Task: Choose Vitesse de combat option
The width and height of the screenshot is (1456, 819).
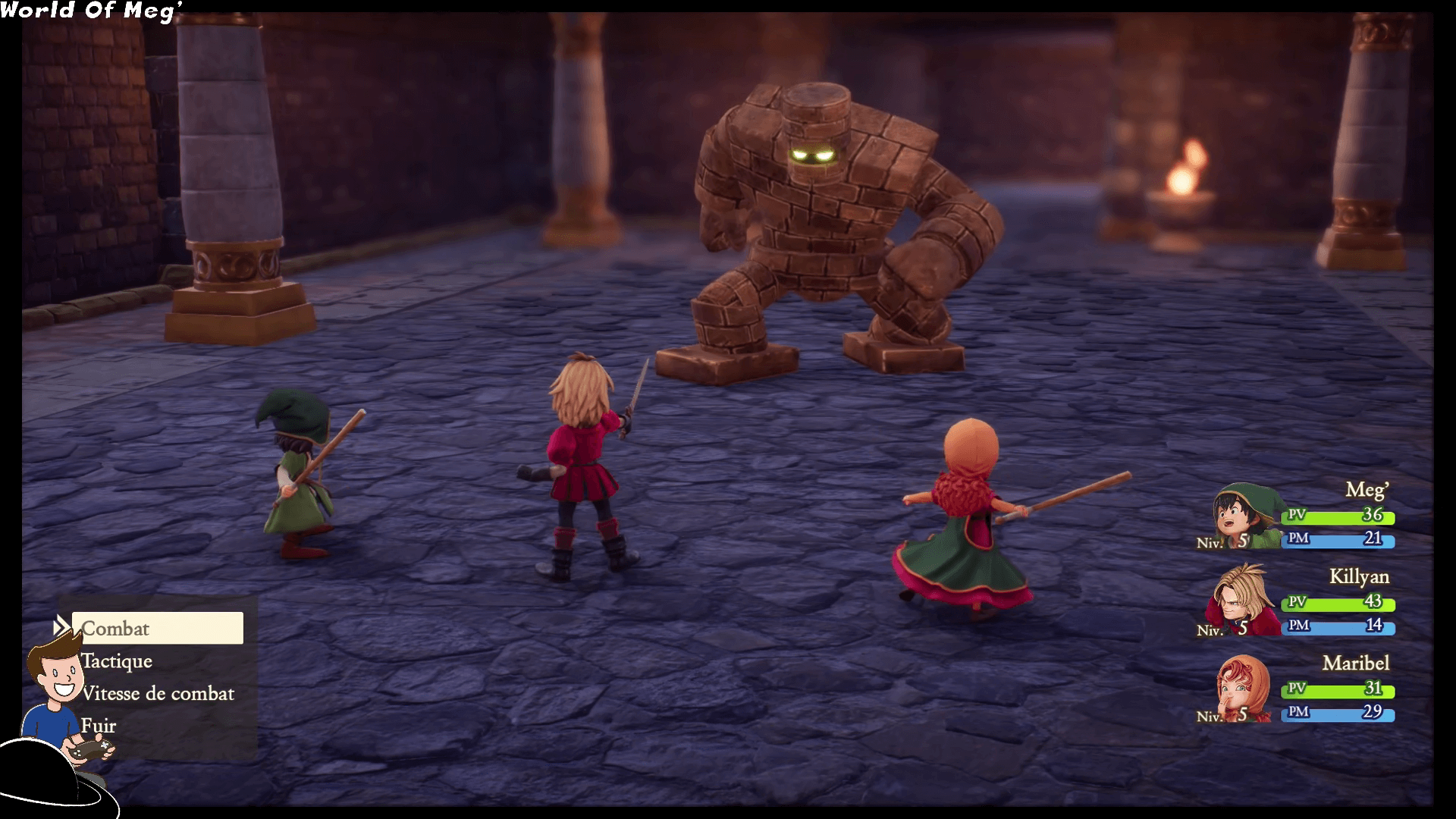Action: point(158,694)
